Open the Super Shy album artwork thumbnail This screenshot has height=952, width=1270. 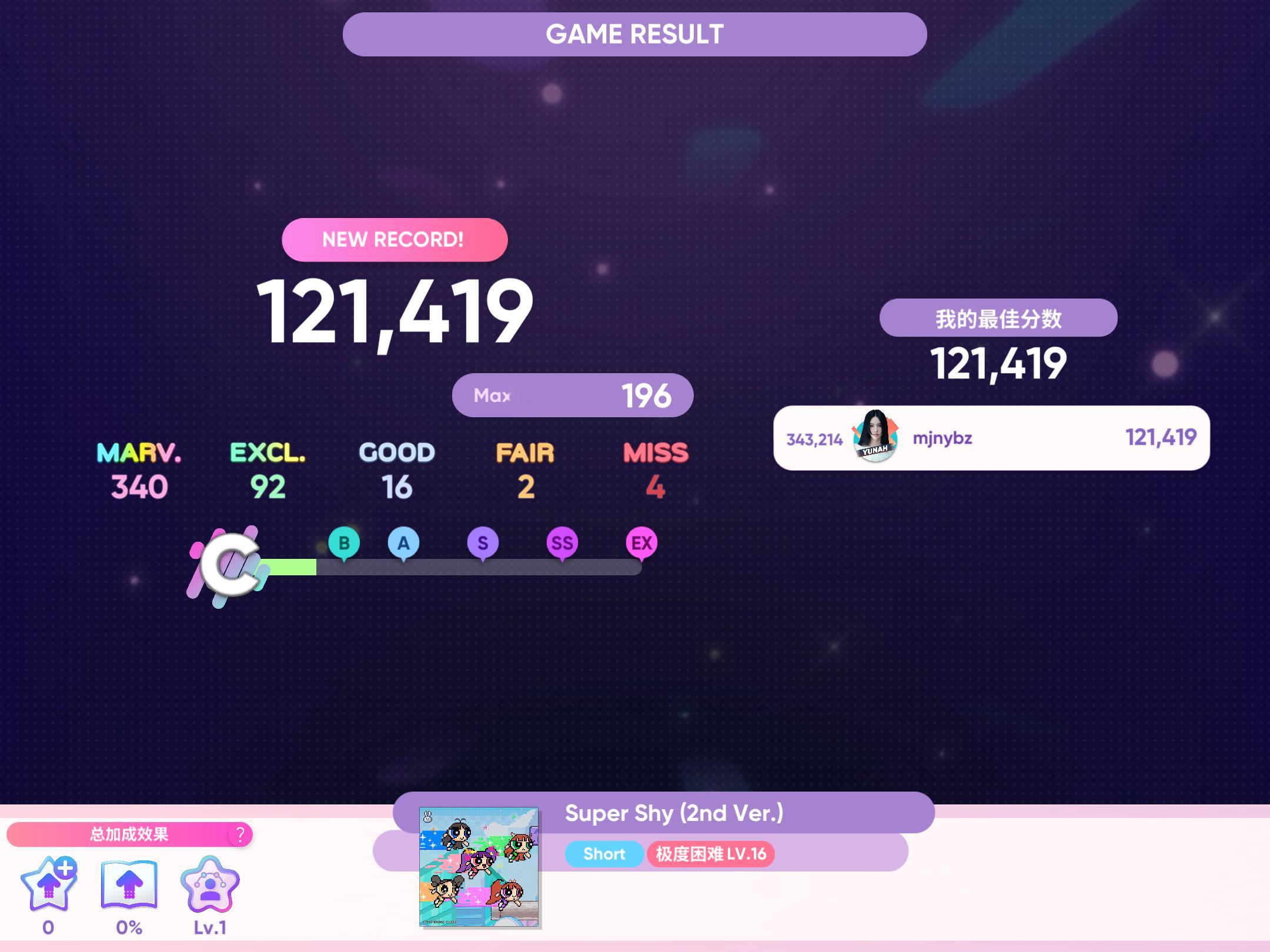tap(478, 868)
